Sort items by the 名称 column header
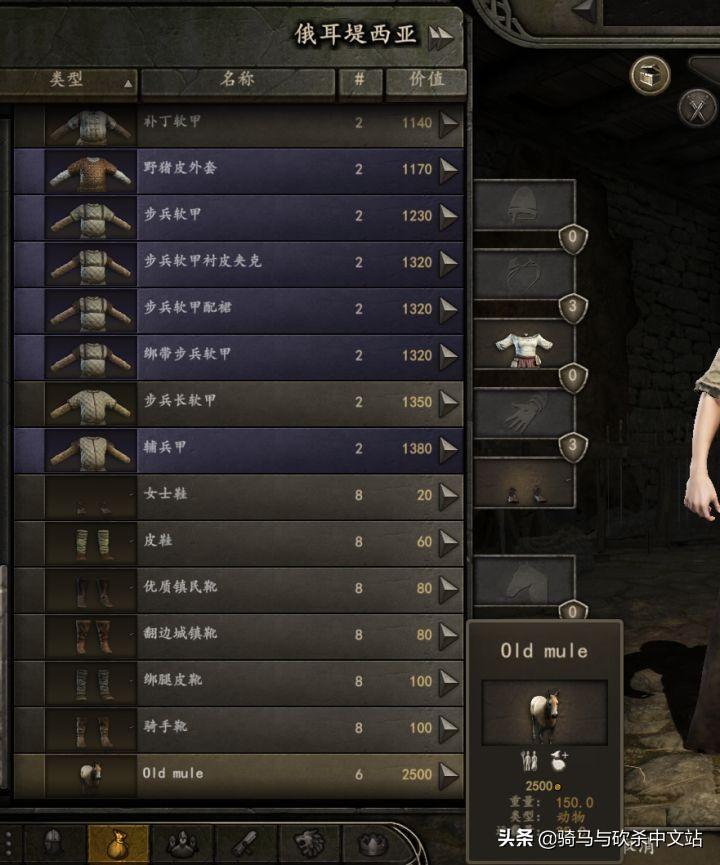 tap(237, 81)
